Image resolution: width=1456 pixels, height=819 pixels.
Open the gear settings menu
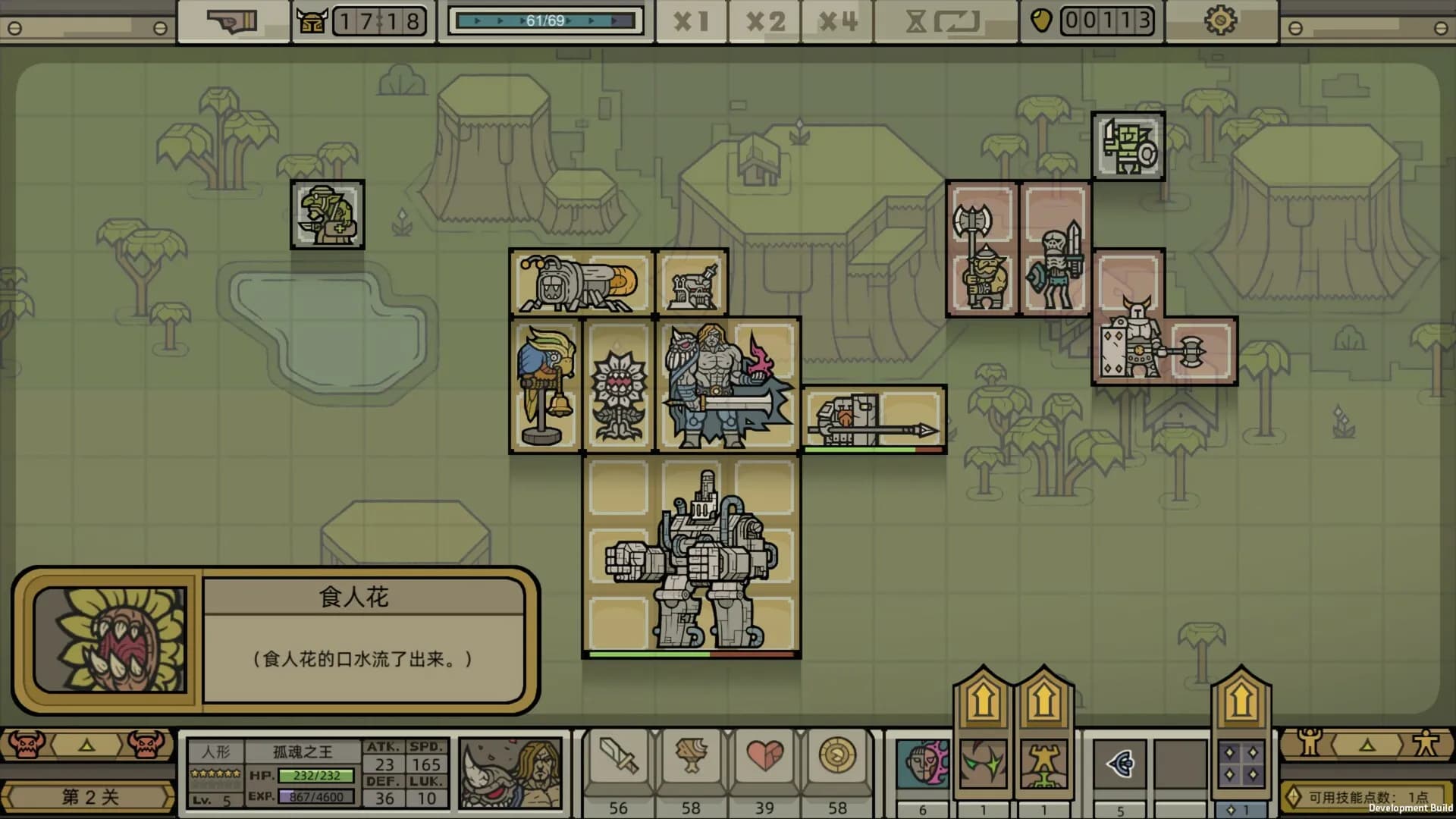[x=1220, y=21]
